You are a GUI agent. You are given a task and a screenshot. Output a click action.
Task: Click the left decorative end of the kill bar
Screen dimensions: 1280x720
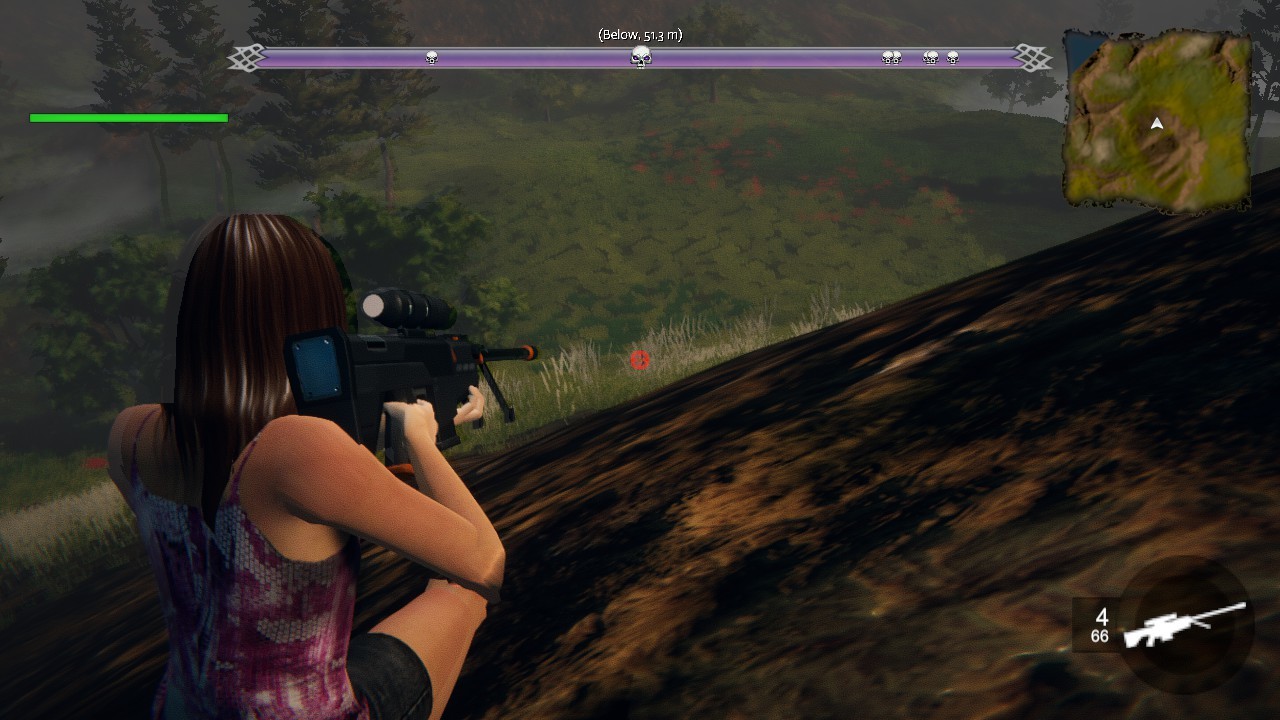245,58
